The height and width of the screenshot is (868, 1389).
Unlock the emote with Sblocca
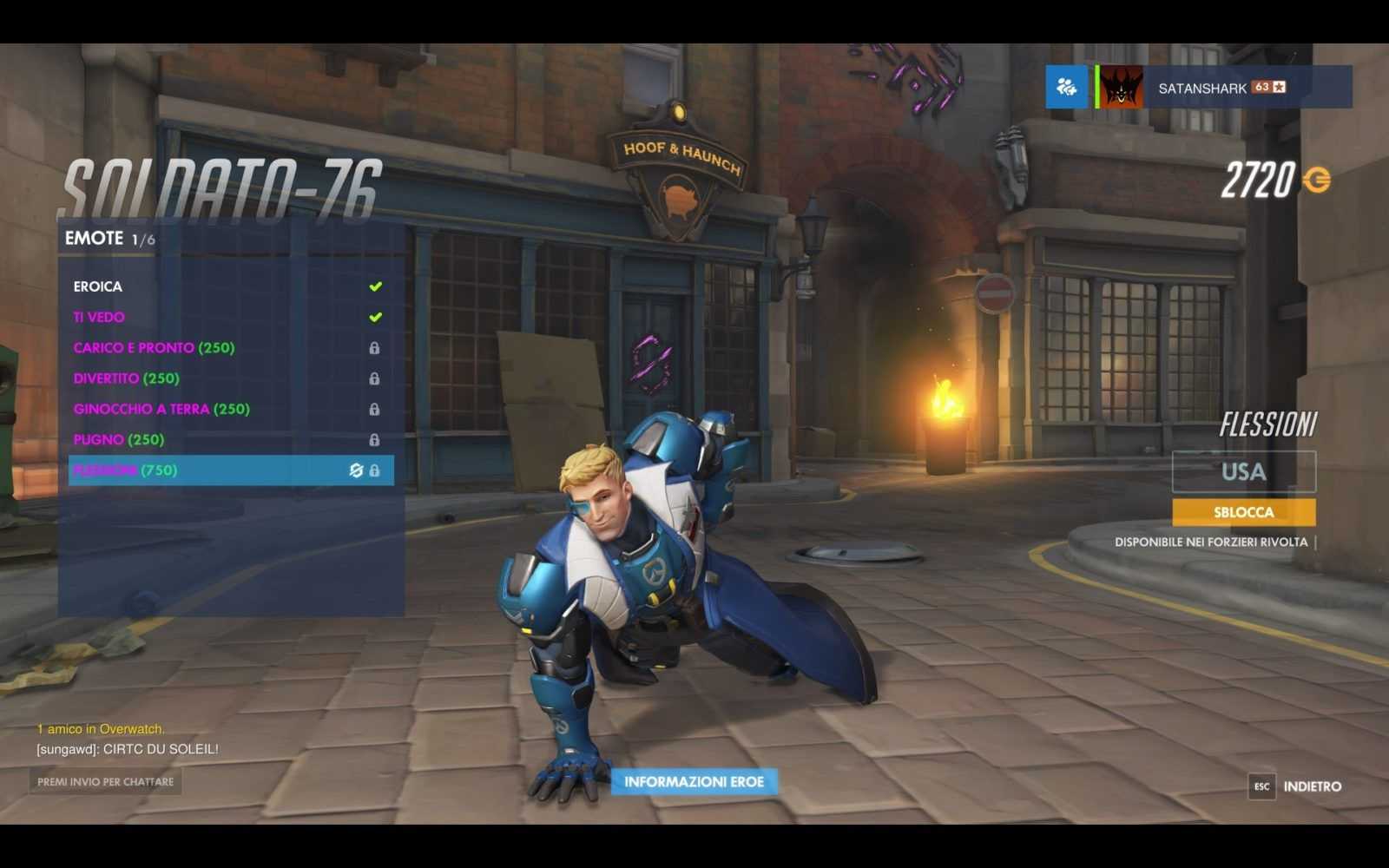[1243, 512]
